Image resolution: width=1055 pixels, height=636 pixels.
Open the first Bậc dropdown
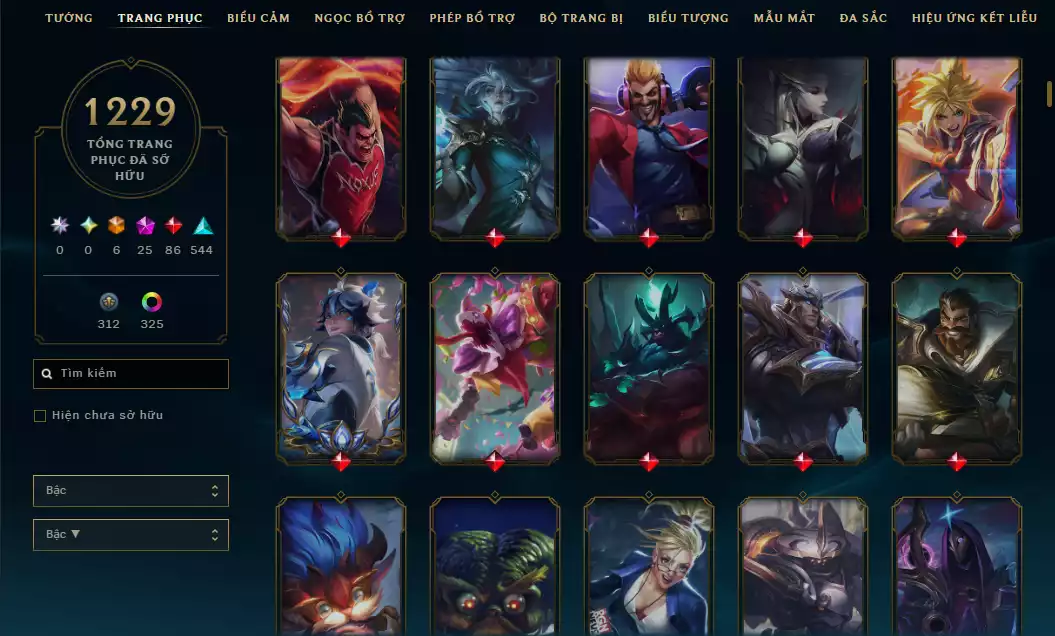pyautogui.click(x=131, y=491)
